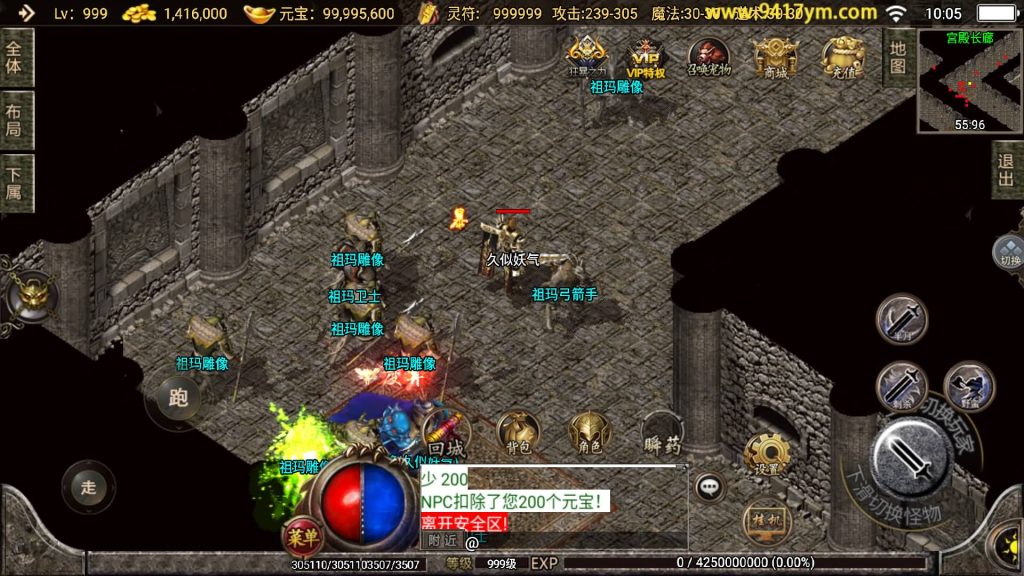
Task: Open the 商城 shop
Action: [775, 56]
